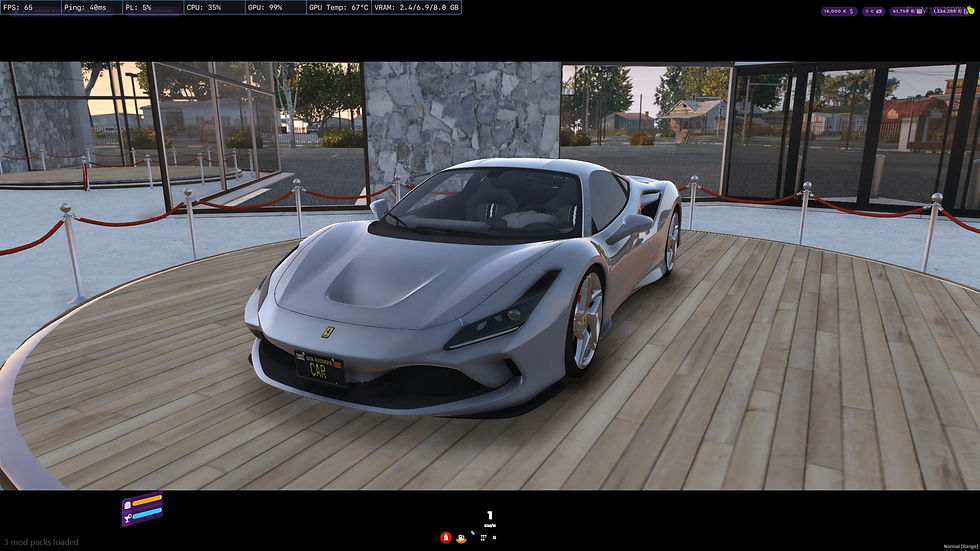The width and height of the screenshot is (980, 551).
Task: Click the hunger and thirst status widget
Action: (x=141, y=509)
